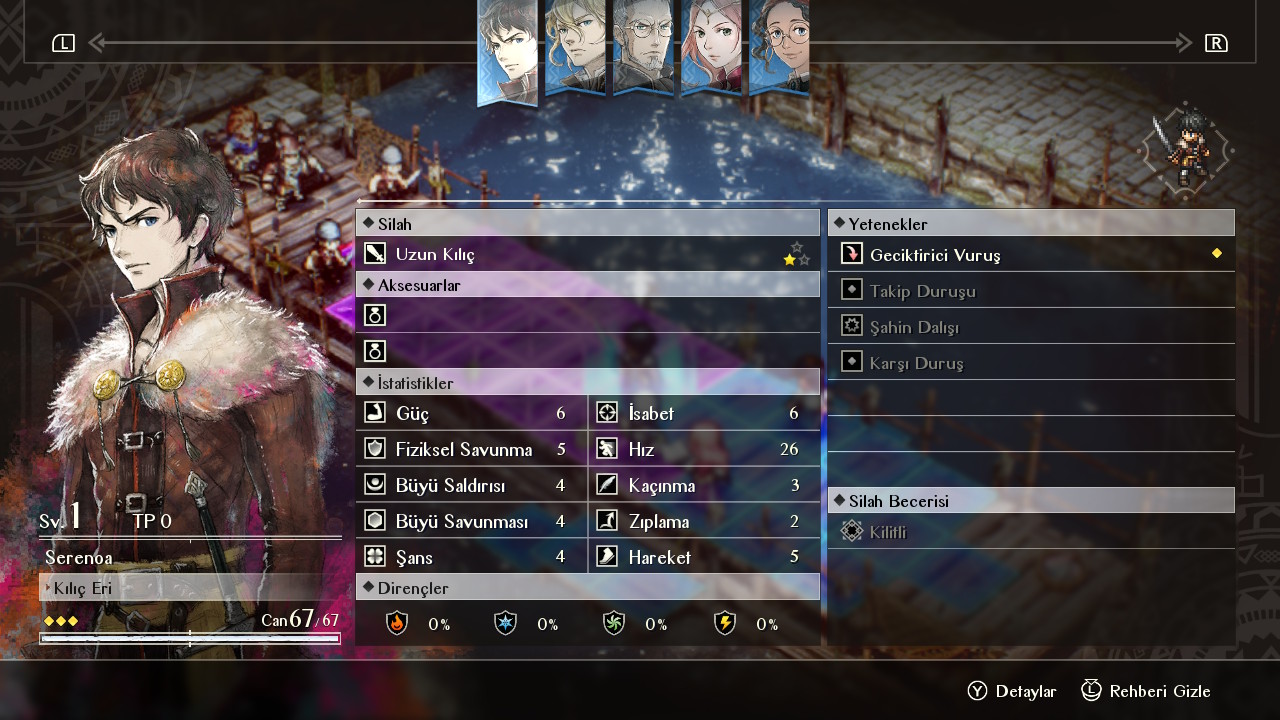
Task: Choose the Geciktirici Vuruş ability
Action: [x=1030, y=255]
